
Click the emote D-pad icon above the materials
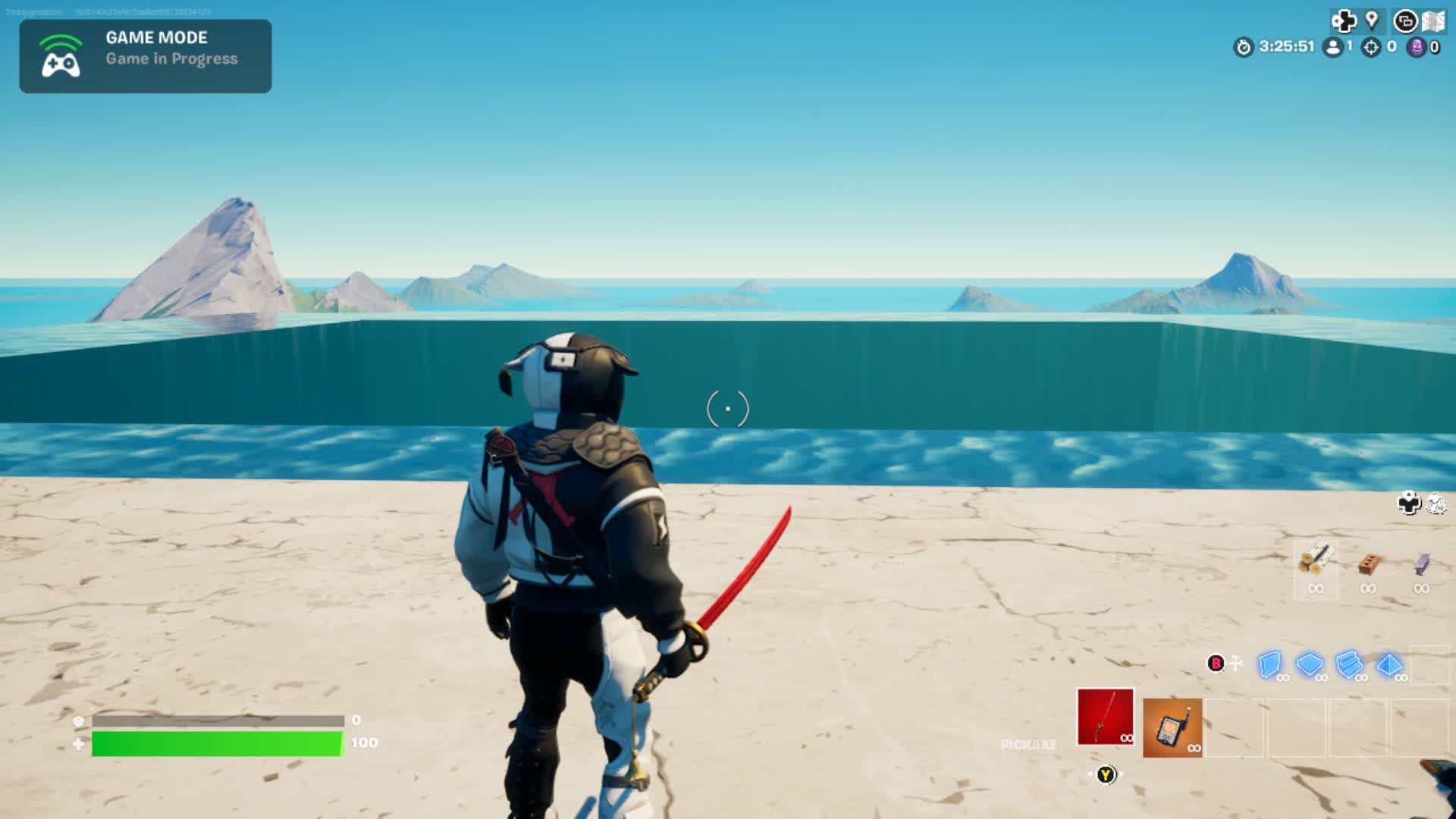click(x=1409, y=503)
